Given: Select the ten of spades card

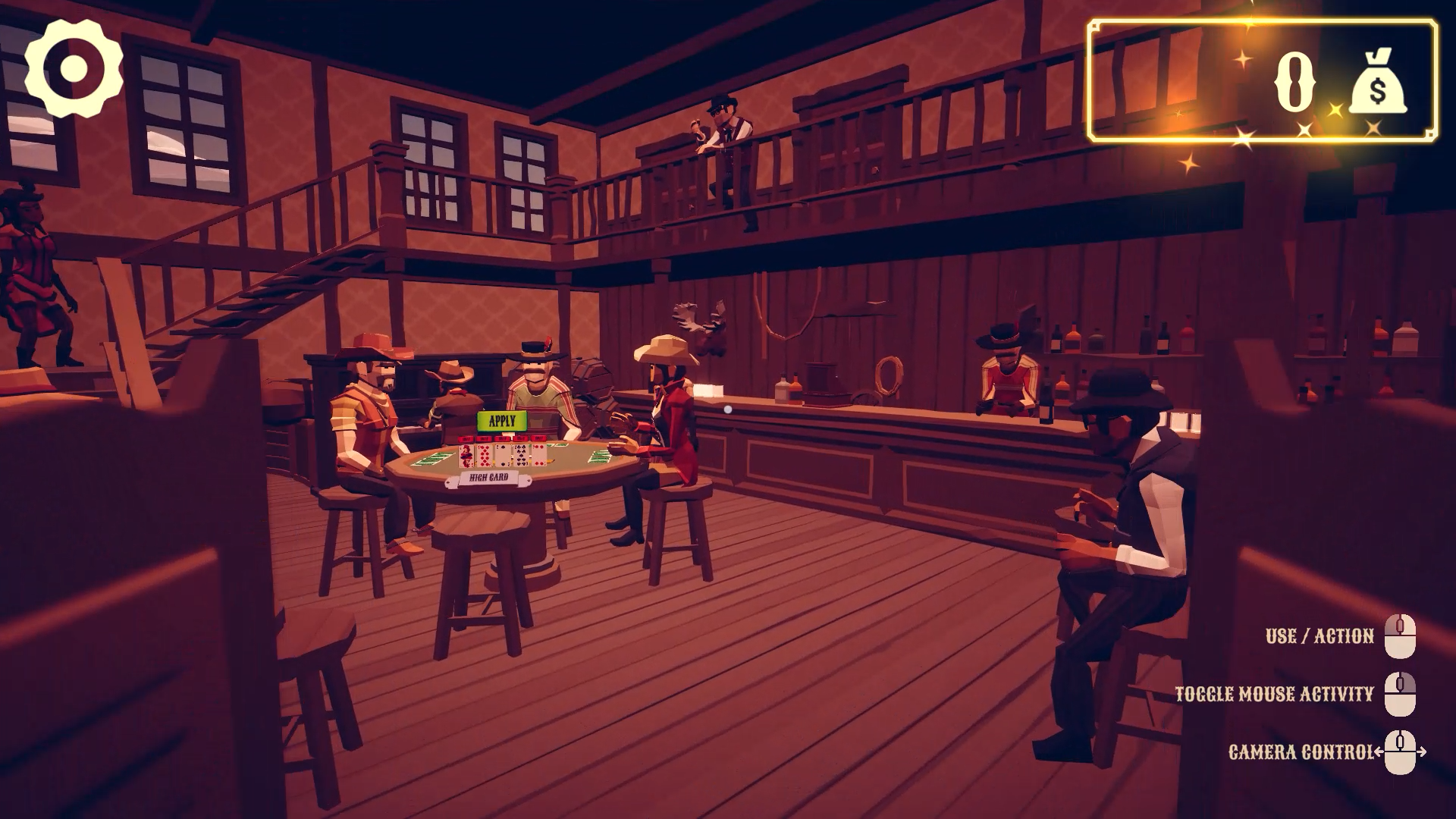Looking at the screenshot, I should tap(521, 454).
